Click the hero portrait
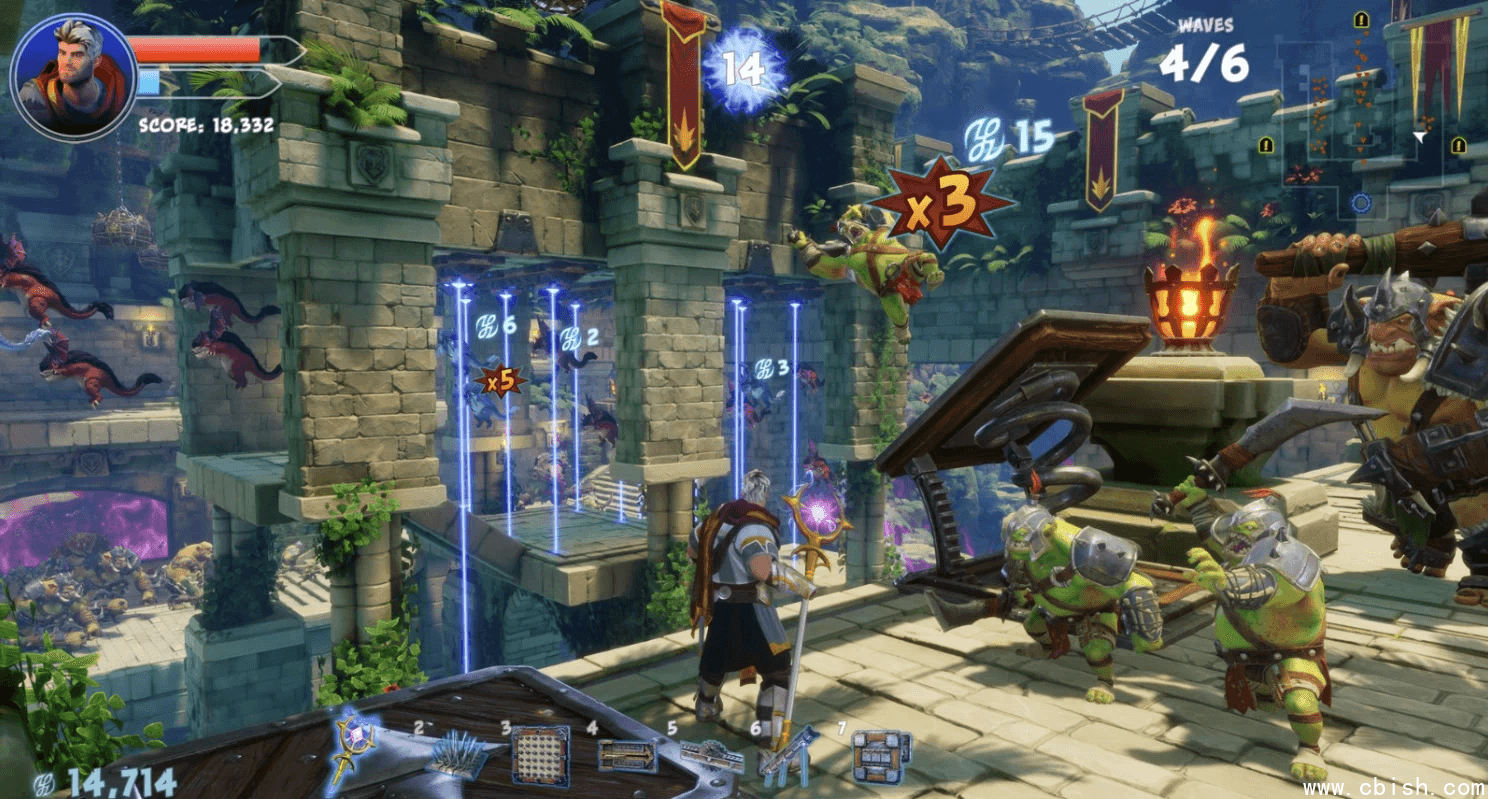This screenshot has height=799, width=1488. click(73, 77)
